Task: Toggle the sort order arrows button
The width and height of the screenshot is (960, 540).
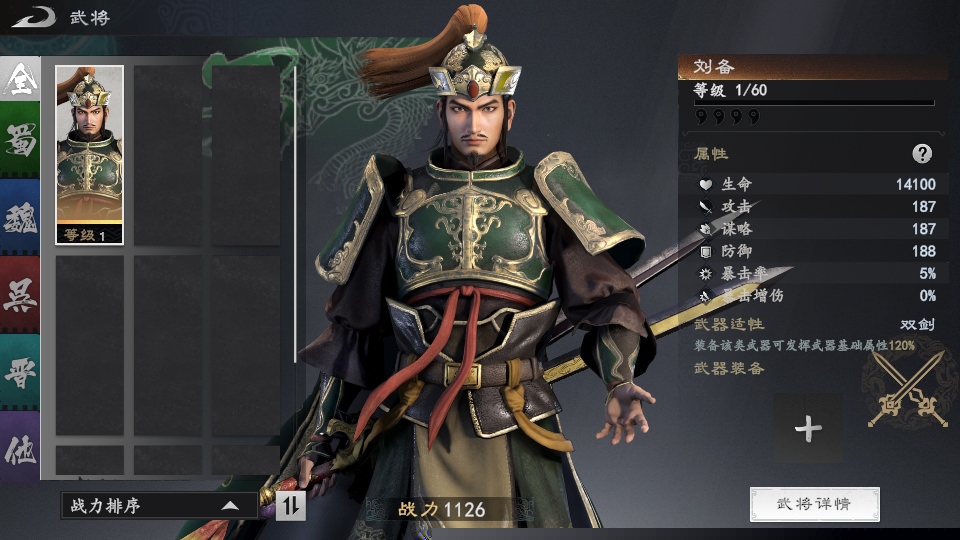Action: point(290,506)
